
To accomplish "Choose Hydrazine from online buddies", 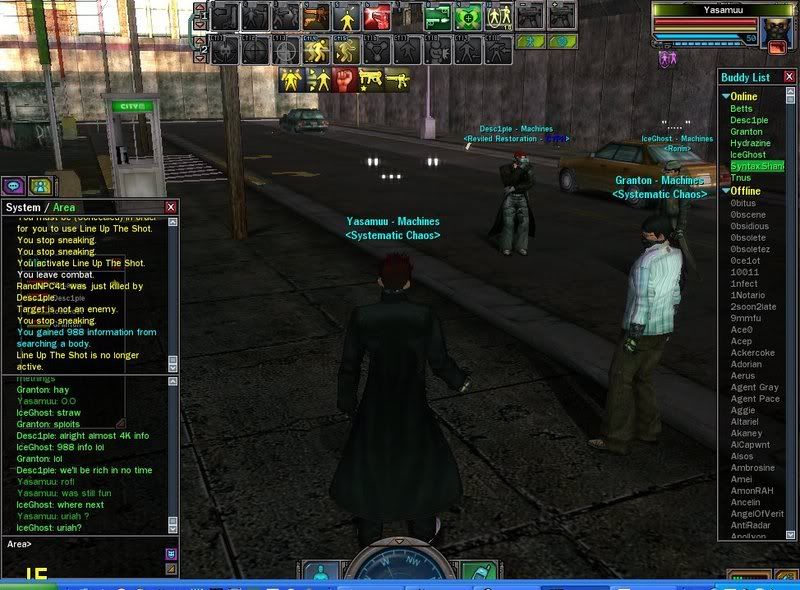I will click(x=751, y=143).
